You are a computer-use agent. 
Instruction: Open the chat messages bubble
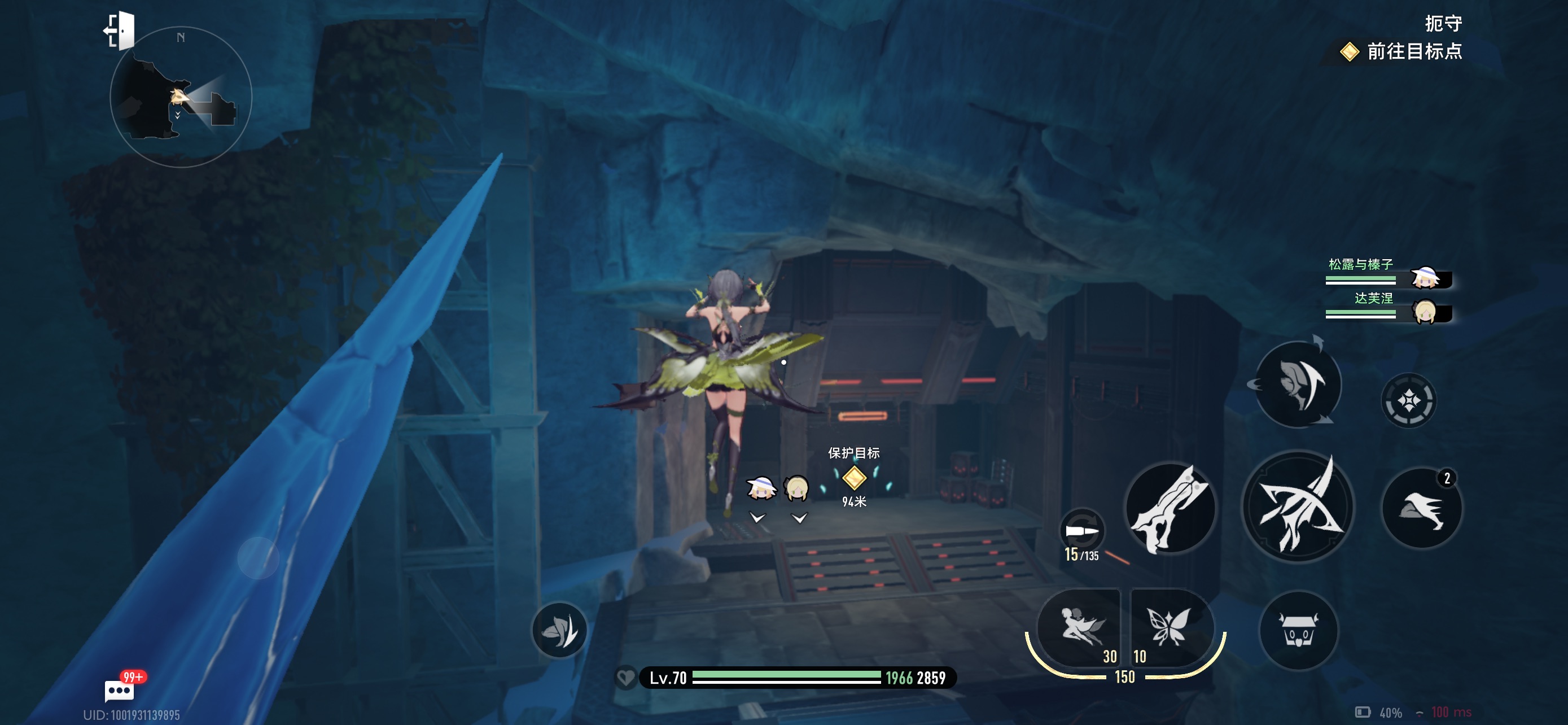click(x=119, y=691)
